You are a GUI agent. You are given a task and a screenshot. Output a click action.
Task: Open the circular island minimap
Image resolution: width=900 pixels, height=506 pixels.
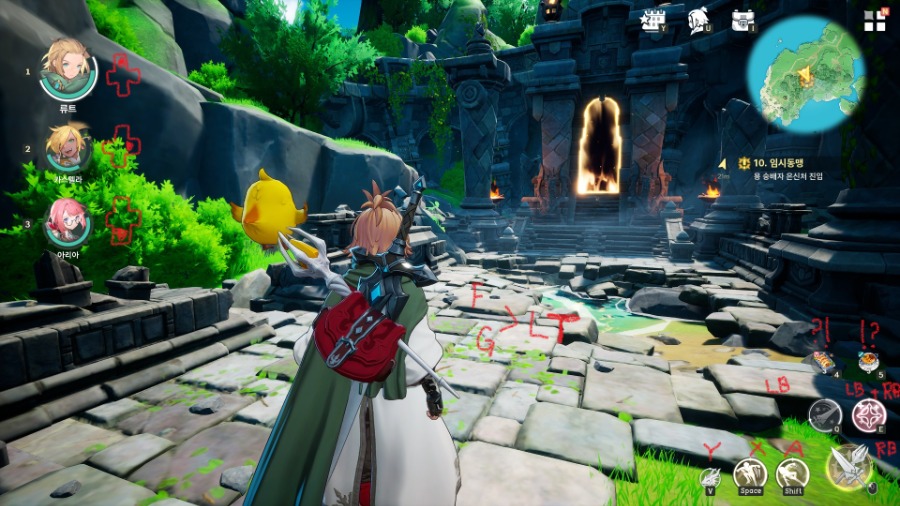[805, 74]
